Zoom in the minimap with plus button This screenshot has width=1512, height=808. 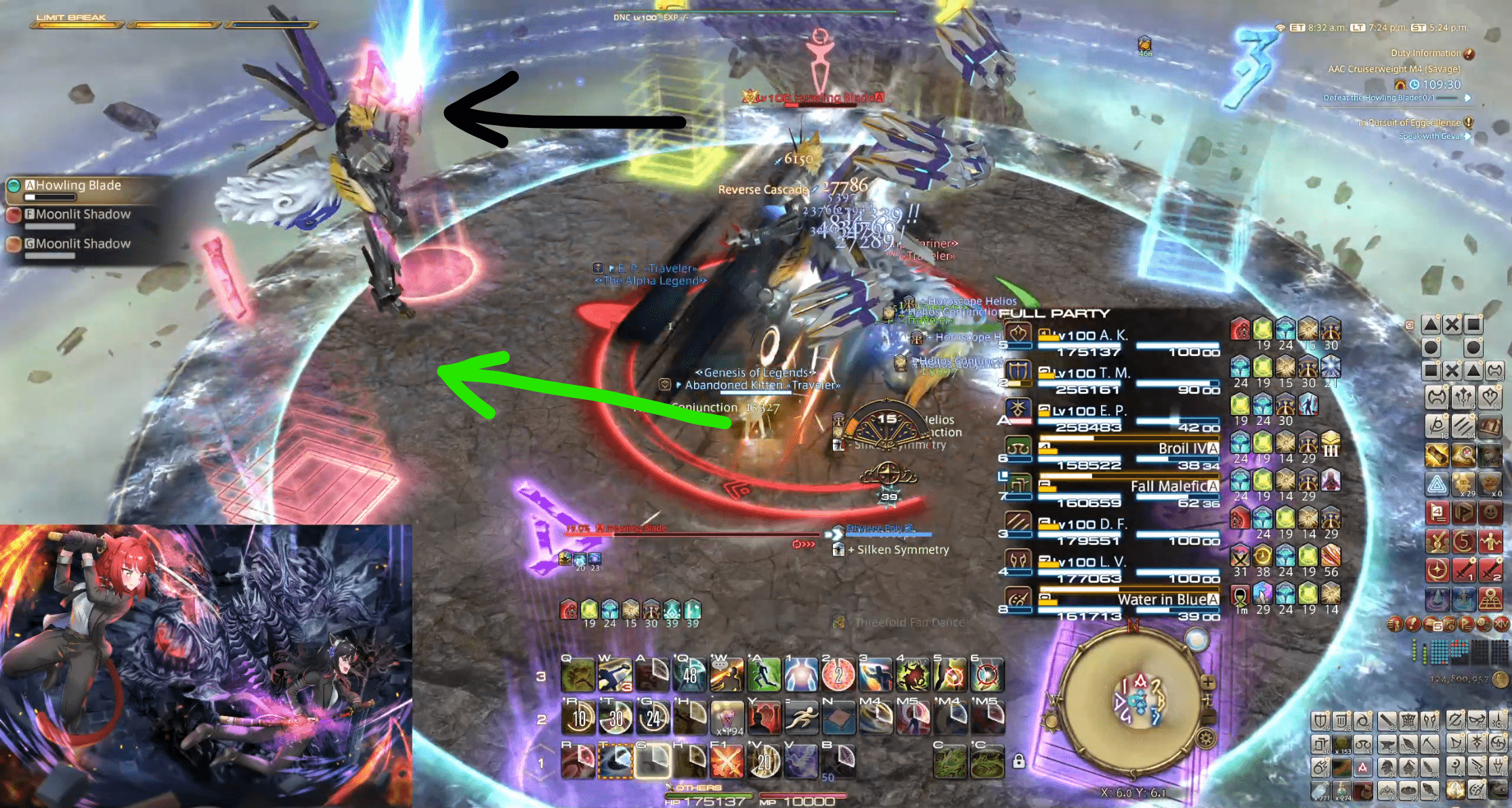(x=1208, y=682)
